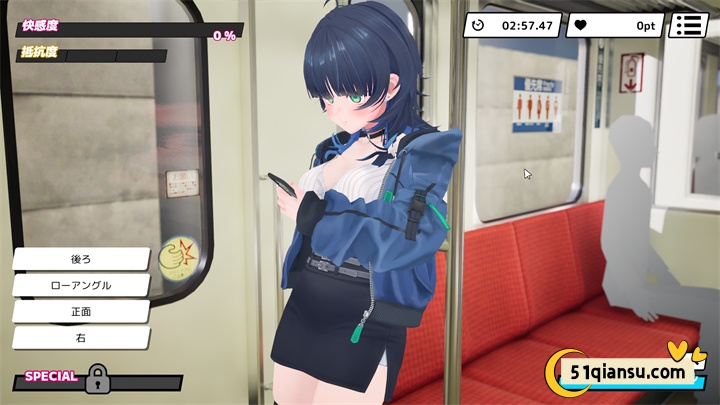The height and width of the screenshot is (405, 720).
Task: Select the ローアングル view button
Action: click(x=81, y=285)
